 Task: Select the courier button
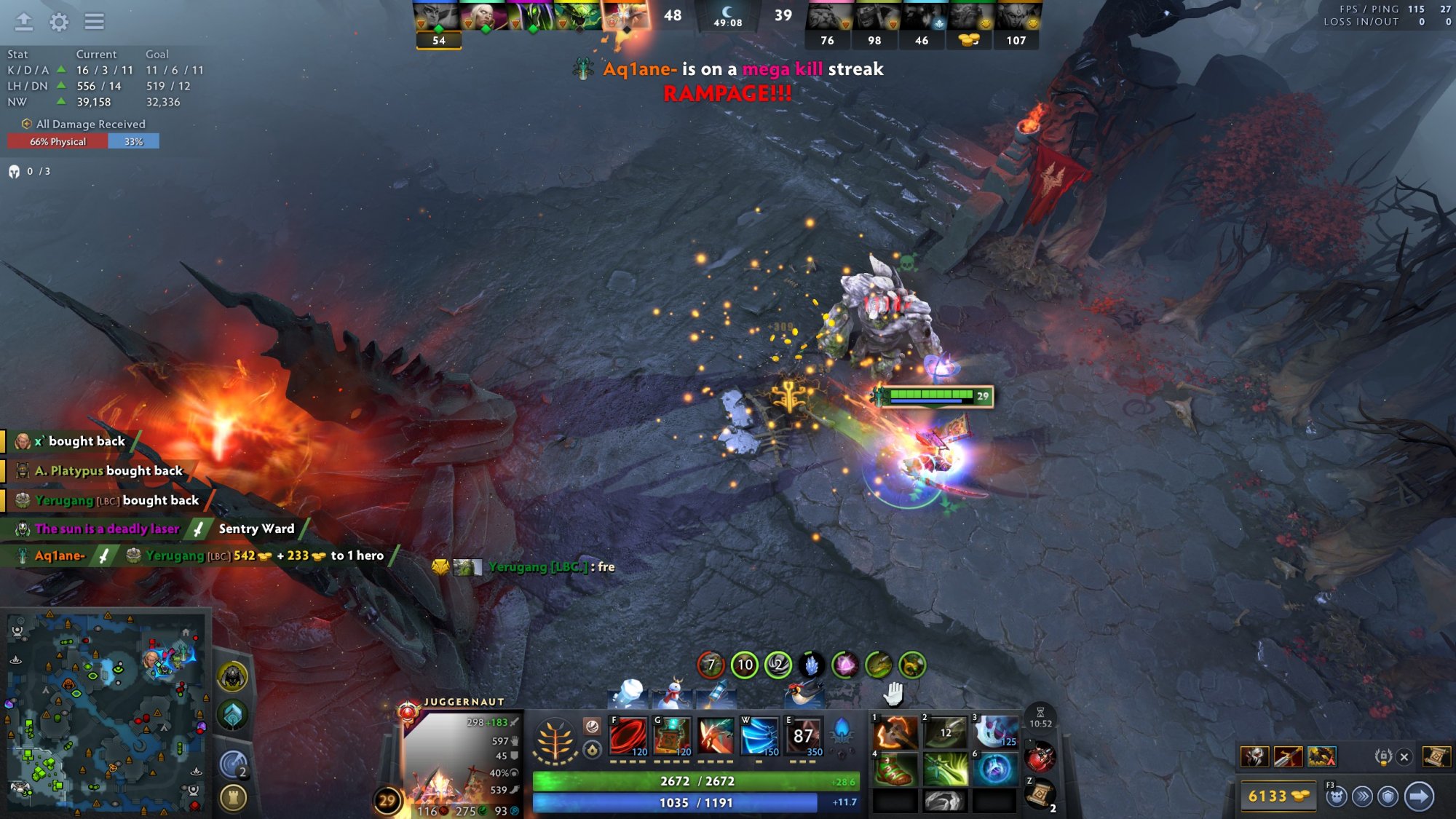pos(1336,796)
